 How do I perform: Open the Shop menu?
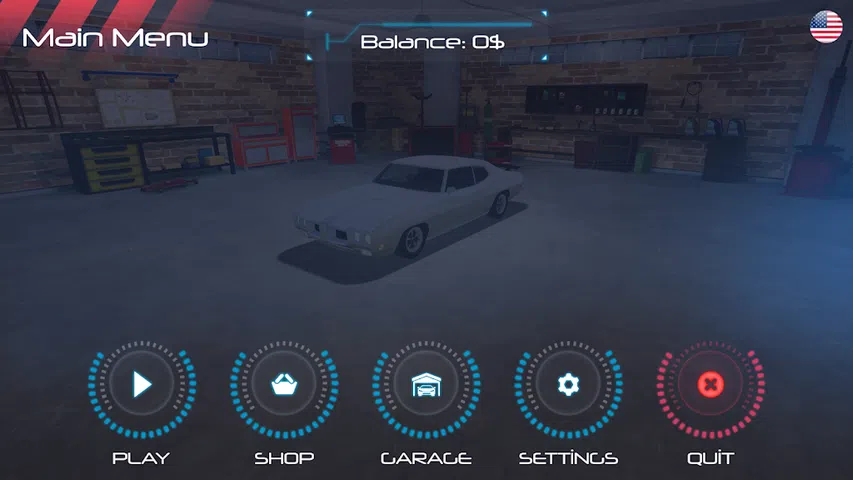284,385
